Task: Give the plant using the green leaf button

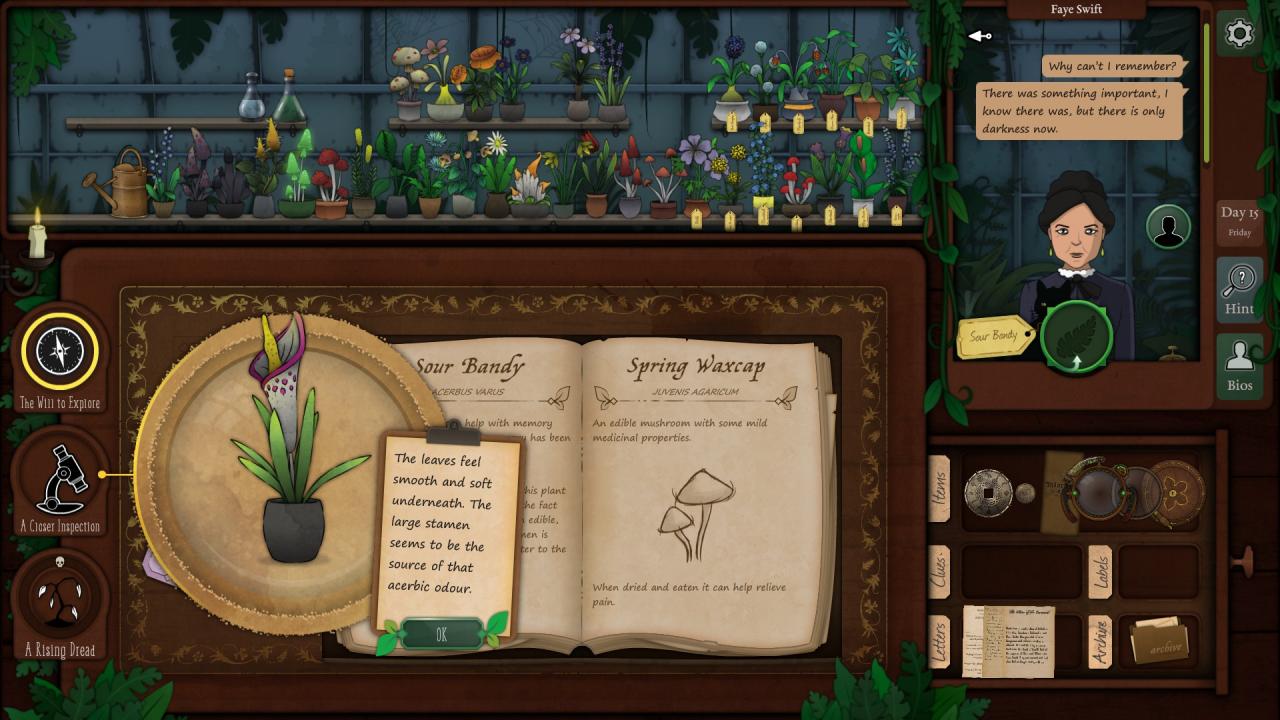Action: click(1076, 337)
